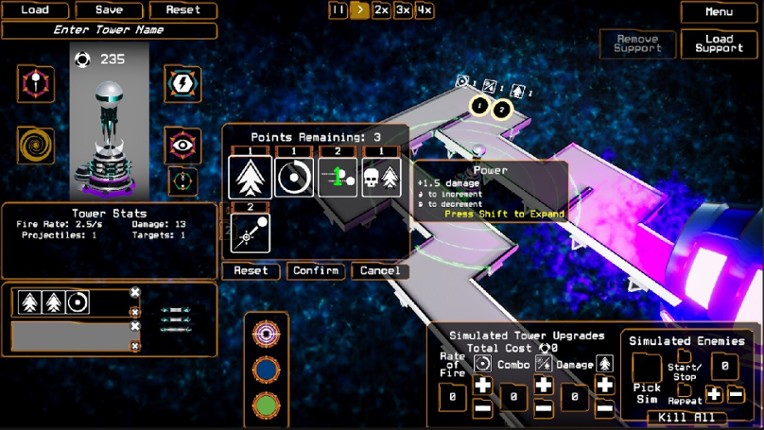Viewport: 764px width, 430px height.
Task: Cancel the upgrade points dialog
Action: pos(380,271)
